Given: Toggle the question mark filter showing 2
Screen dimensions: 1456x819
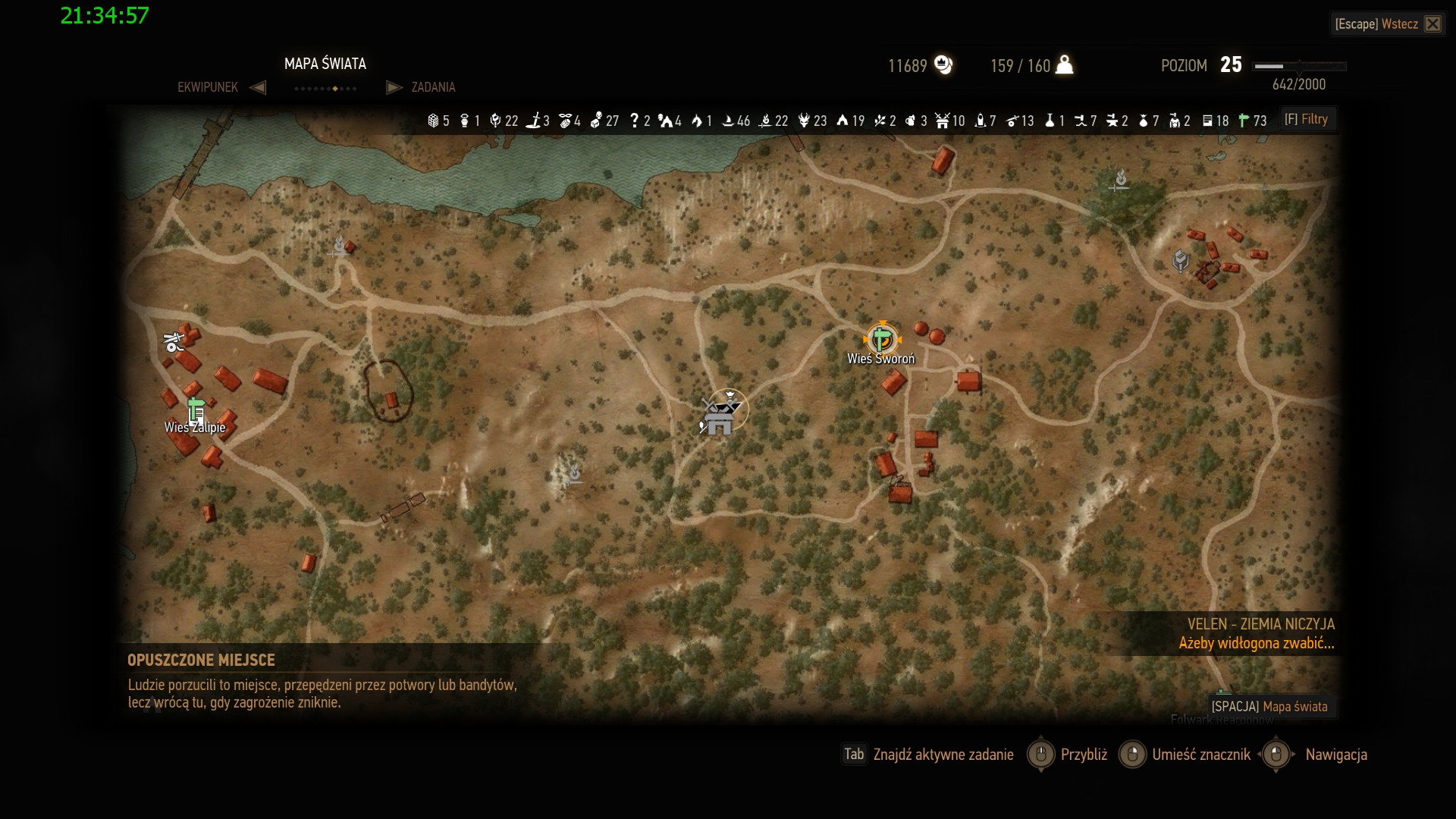Looking at the screenshot, I should tap(640, 121).
